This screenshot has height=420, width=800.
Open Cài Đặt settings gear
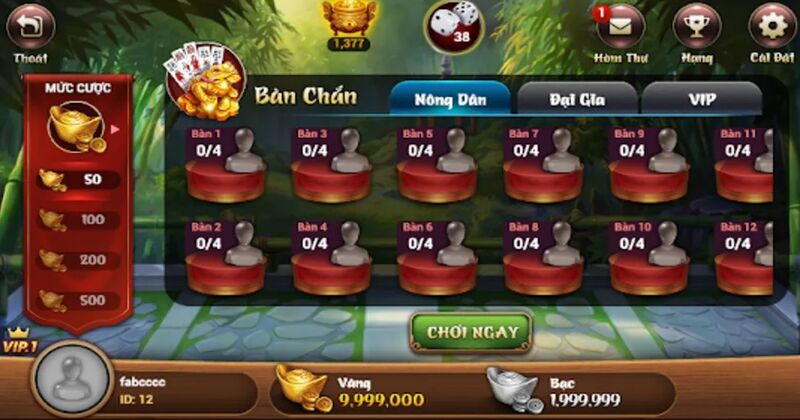(x=772, y=27)
